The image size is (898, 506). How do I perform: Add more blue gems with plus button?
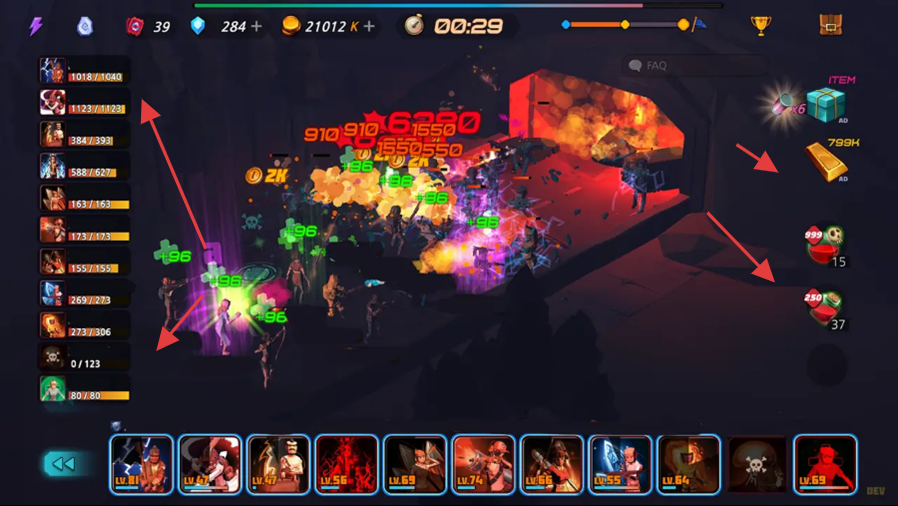coord(257,27)
